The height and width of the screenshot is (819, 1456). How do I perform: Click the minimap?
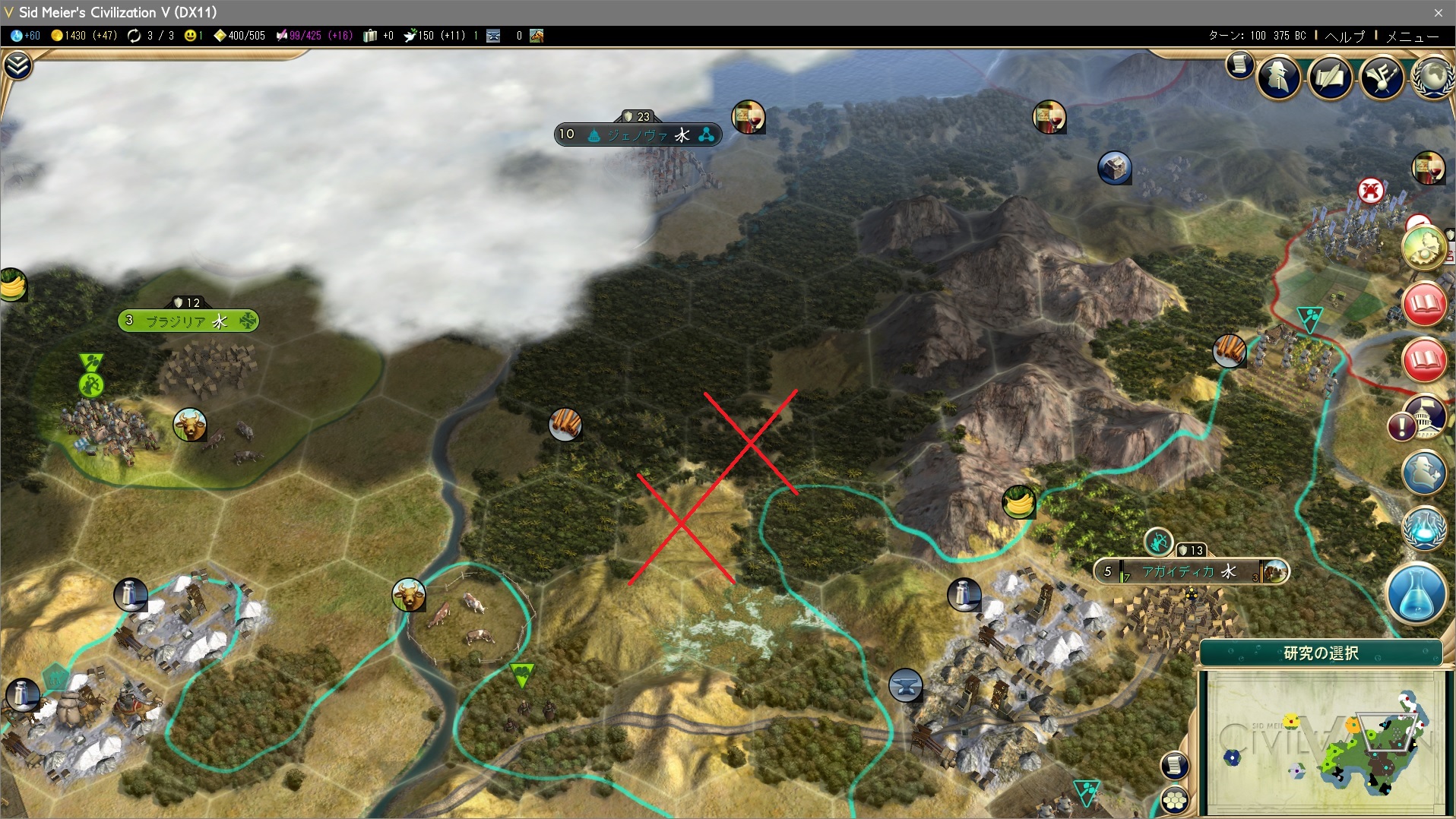[1322, 741]
